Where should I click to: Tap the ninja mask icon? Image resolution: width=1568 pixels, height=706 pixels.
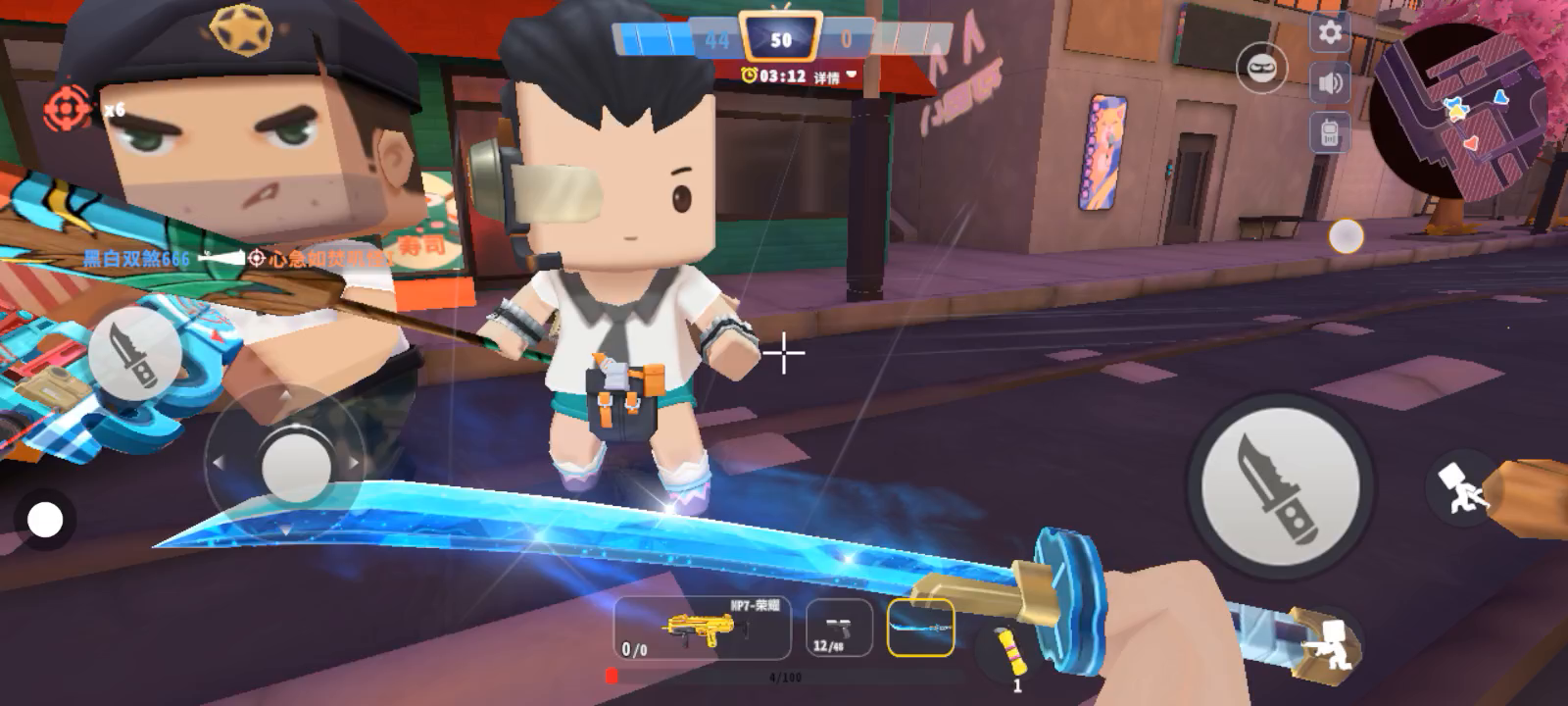coord(1261,69)
